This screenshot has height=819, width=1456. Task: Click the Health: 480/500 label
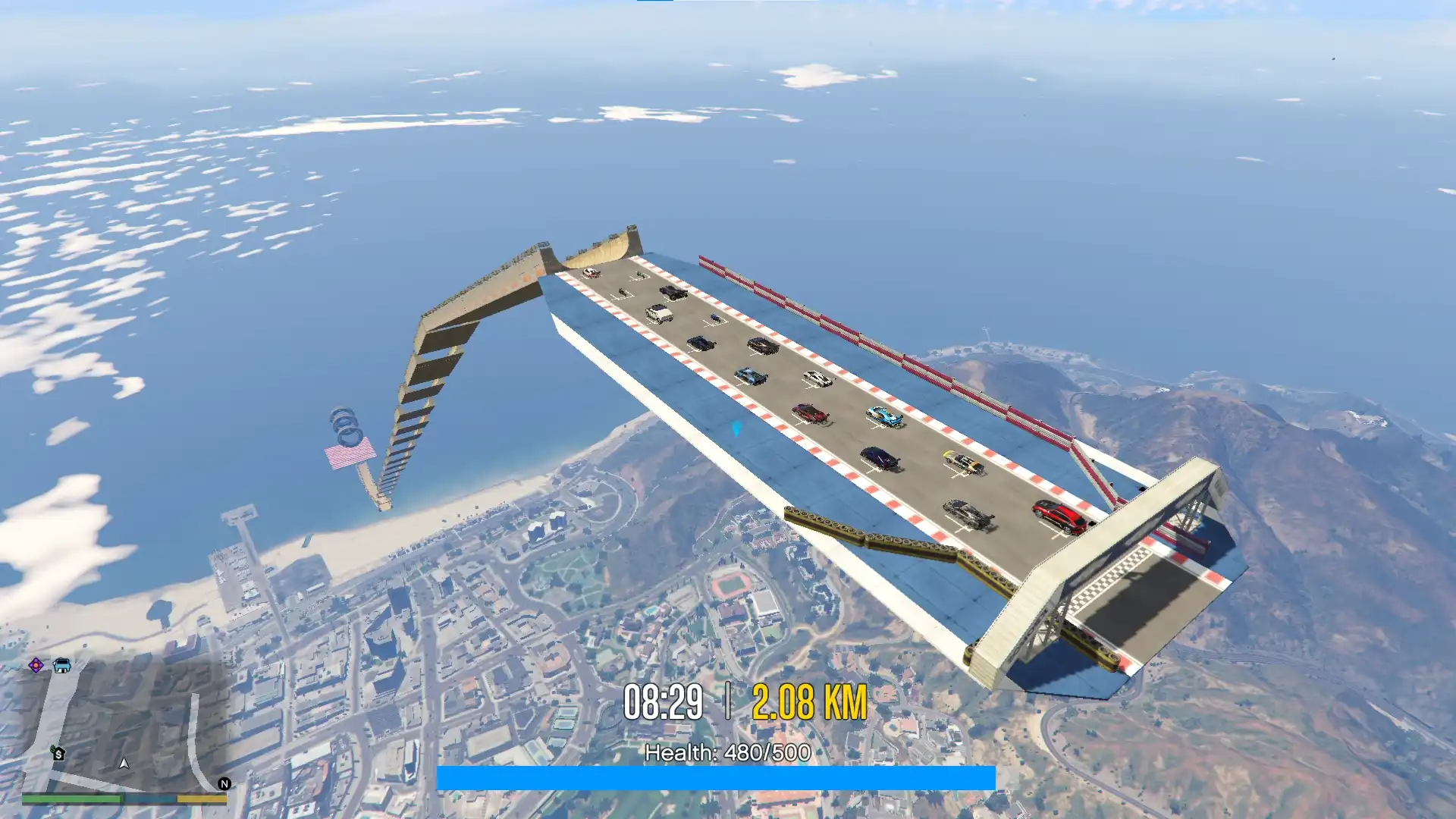tap(726, 753)
